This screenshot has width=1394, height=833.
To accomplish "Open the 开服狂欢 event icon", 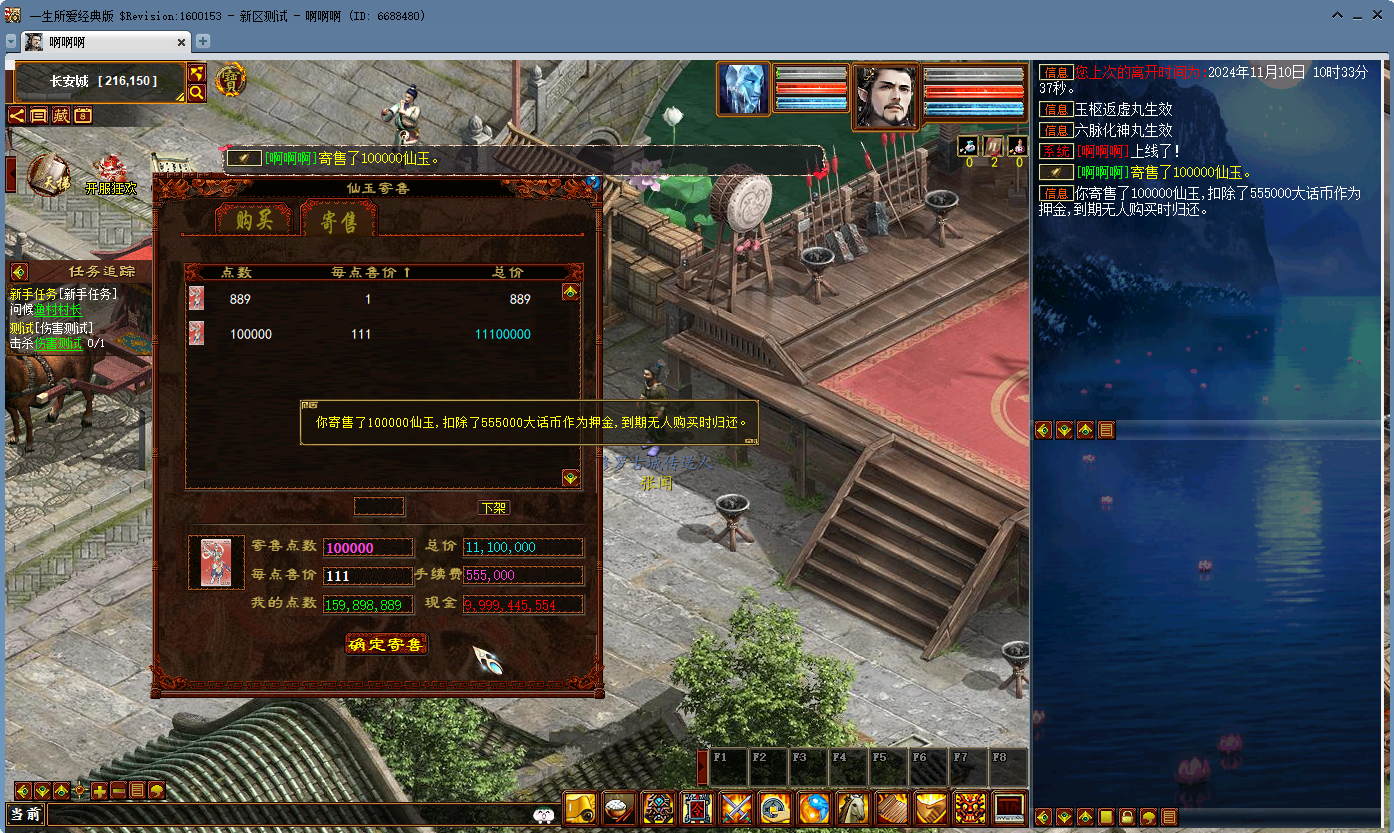I will (110, 177).
